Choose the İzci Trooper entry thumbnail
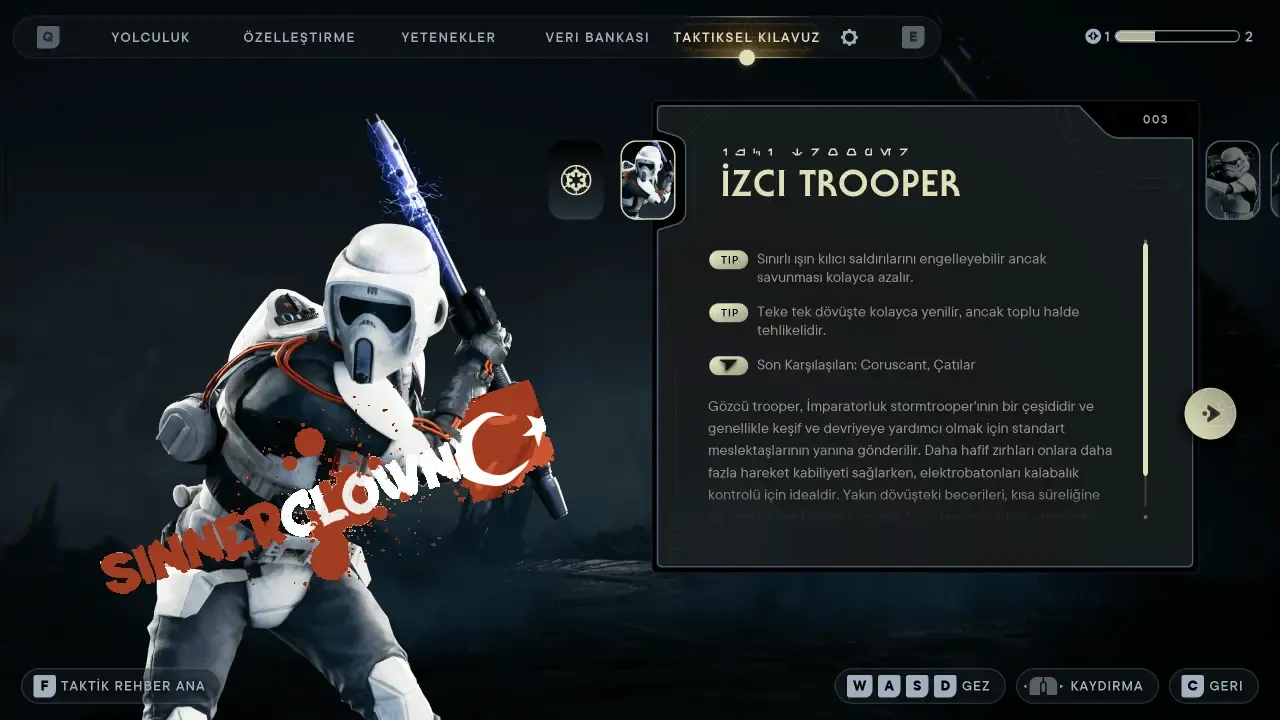Image resolution: width=1280 pixels, height=720 pixels. tap(648, 181)
